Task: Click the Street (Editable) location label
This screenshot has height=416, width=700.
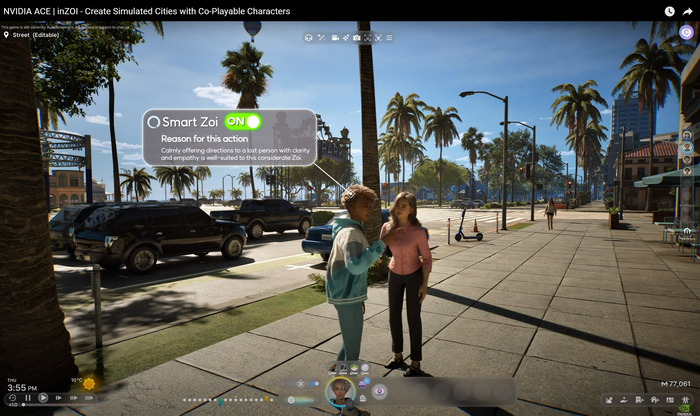Action: click(x=35, y=35)
